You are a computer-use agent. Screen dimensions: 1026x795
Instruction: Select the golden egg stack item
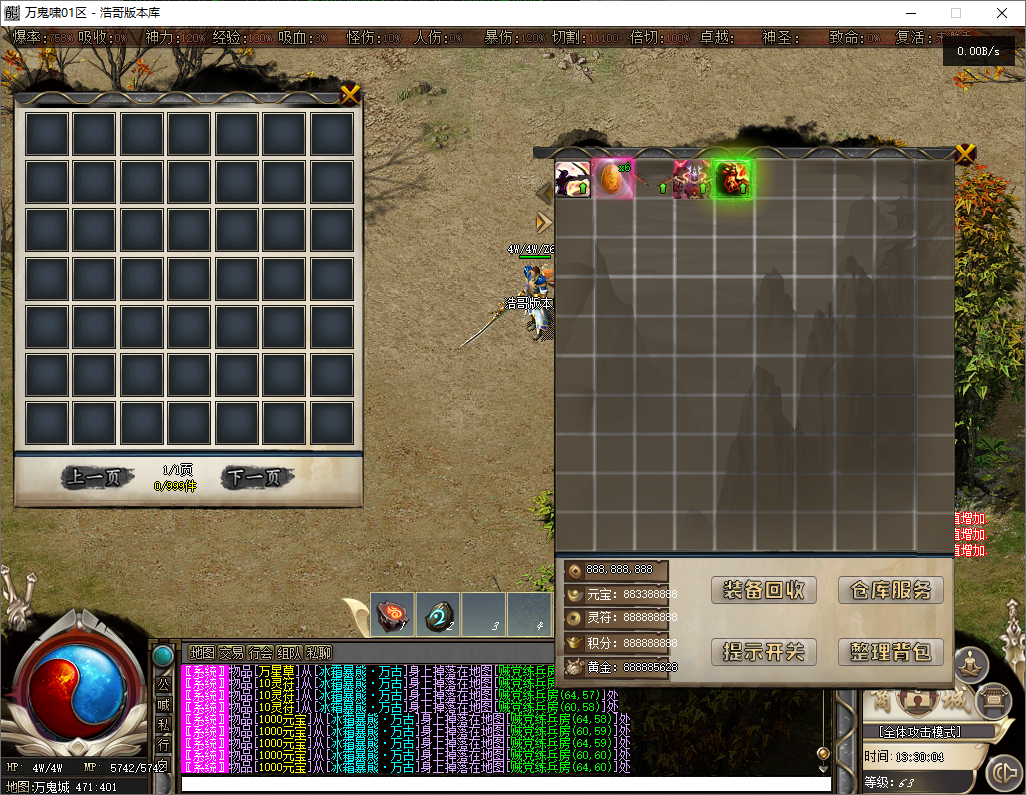tap(612, 180)
